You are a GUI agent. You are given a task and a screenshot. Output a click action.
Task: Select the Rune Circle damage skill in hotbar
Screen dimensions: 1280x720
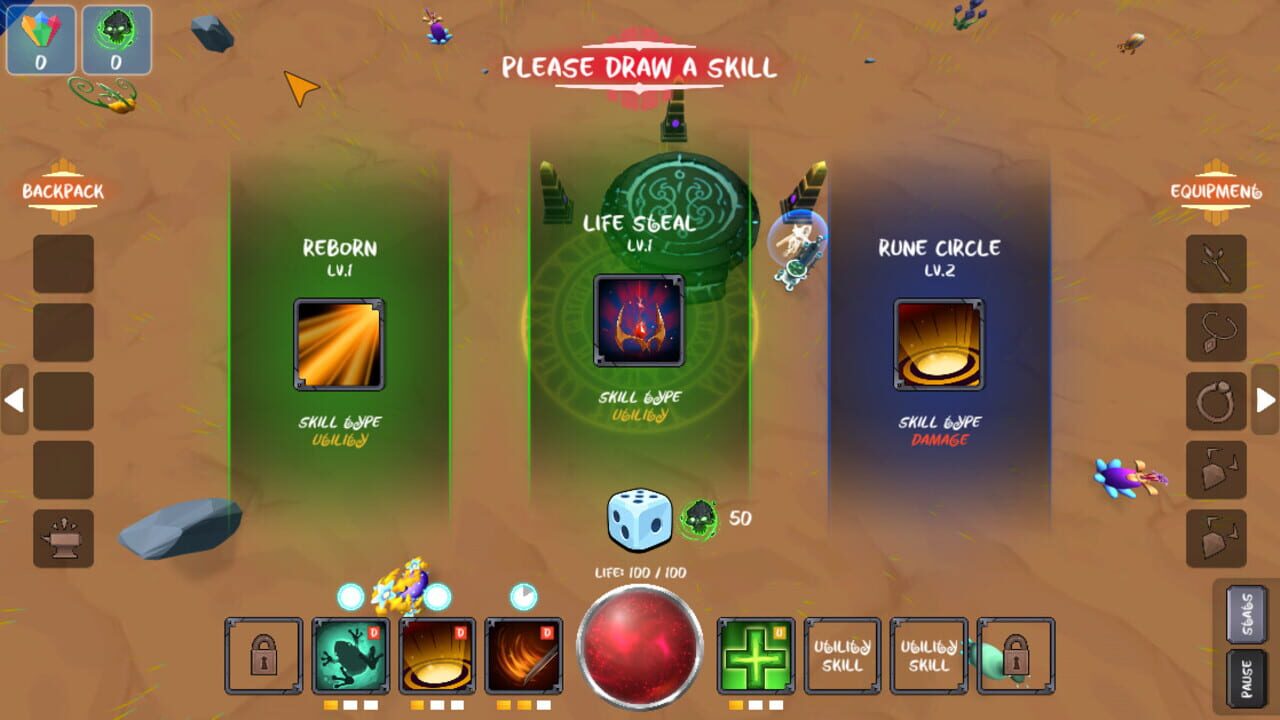click(436, 655)
